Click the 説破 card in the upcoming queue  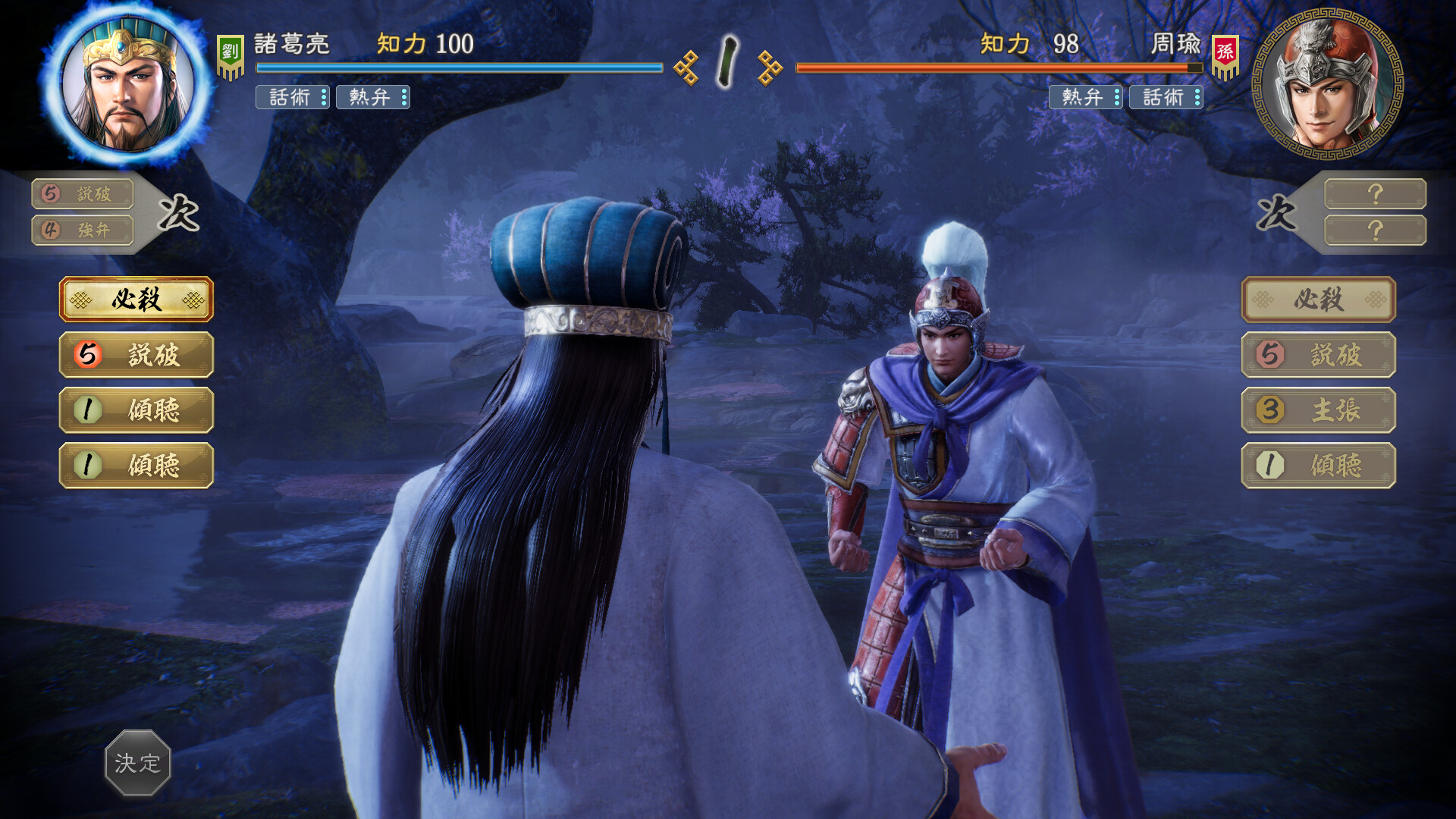click(x=81, y=194)
